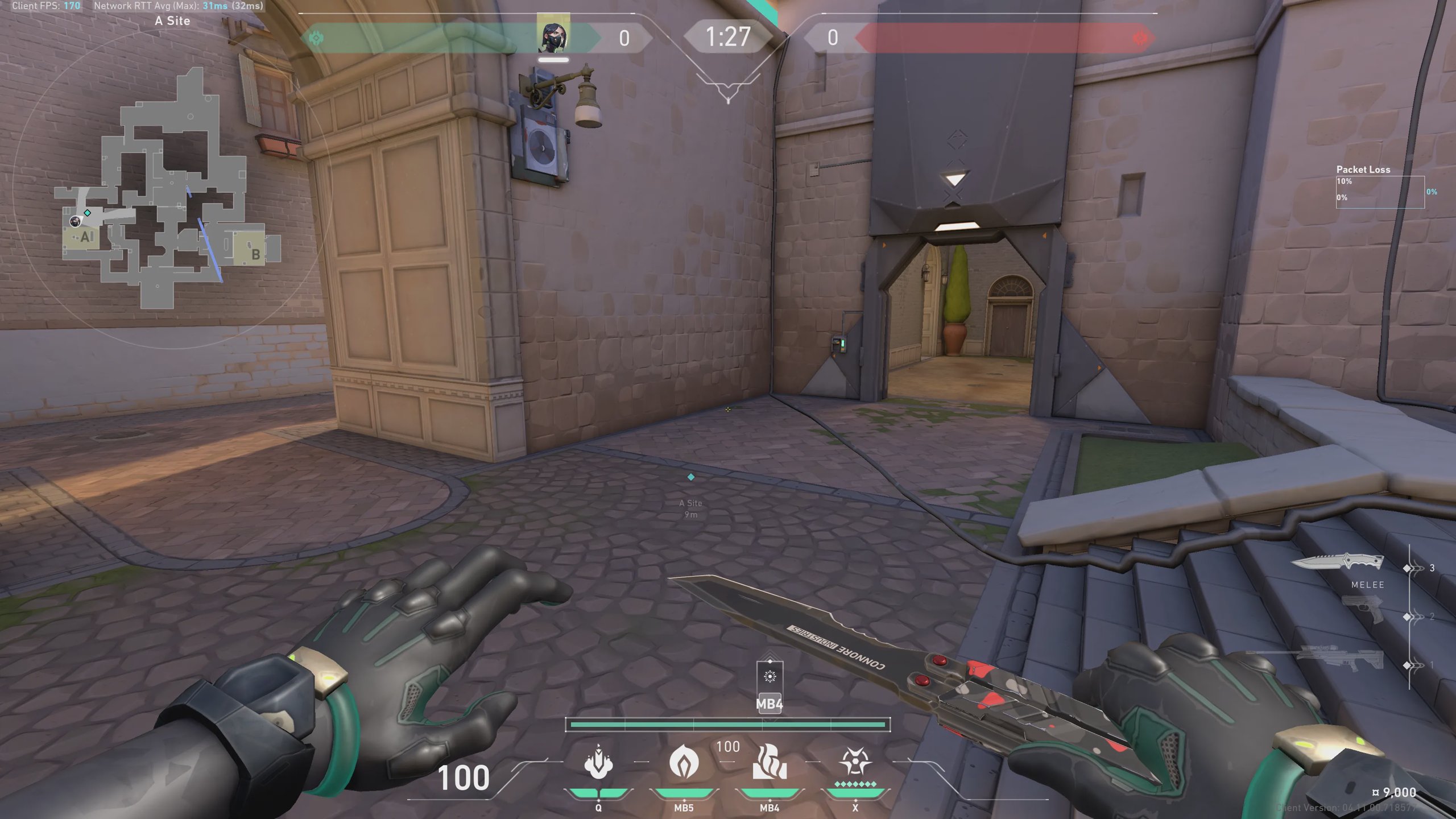Viewport: 1456px width, 819px height.
Task: Activate the Poison Cloud ability icon
Action: [x=684, y=763]
